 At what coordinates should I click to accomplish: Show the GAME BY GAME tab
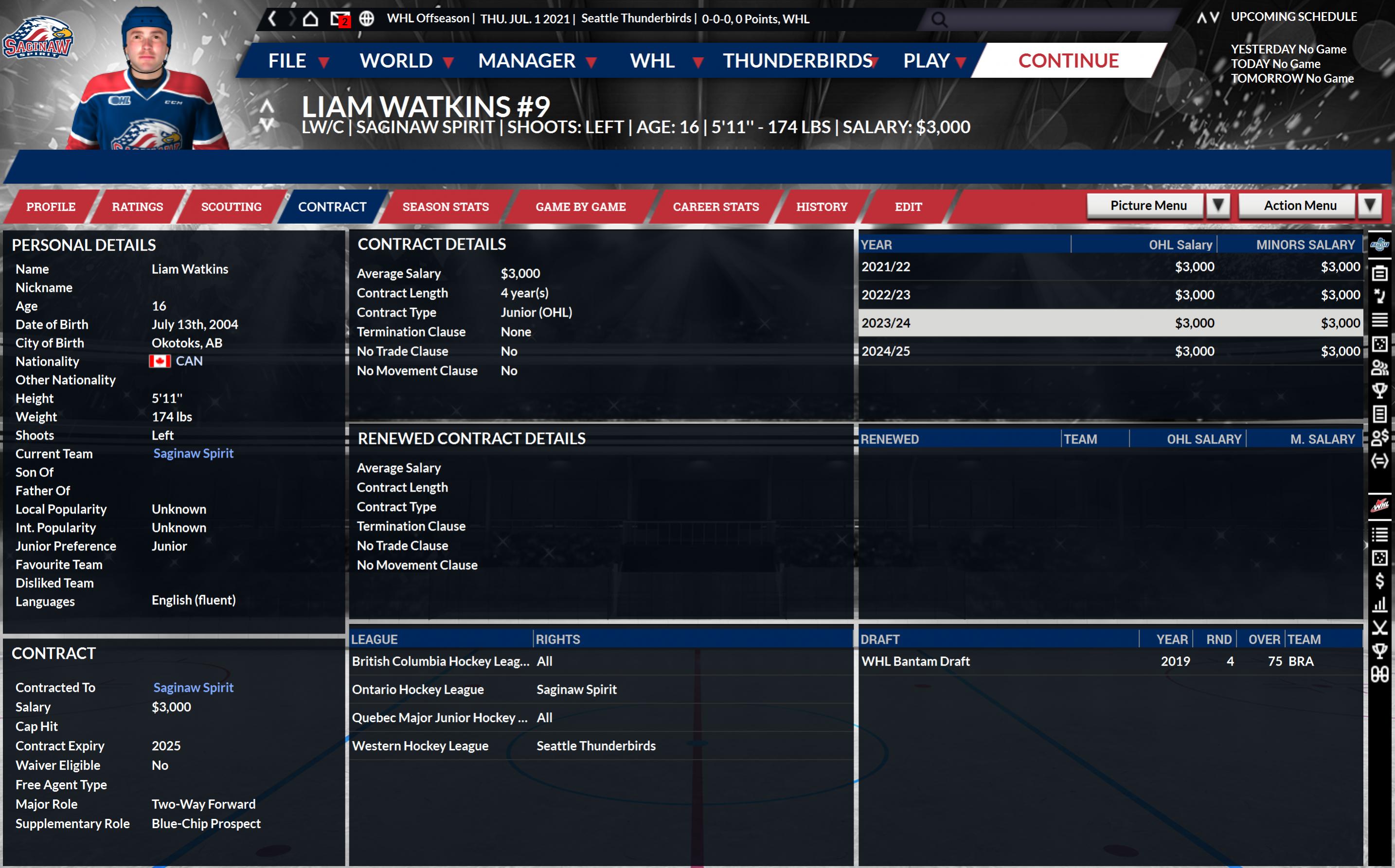(x=580, y=207)
